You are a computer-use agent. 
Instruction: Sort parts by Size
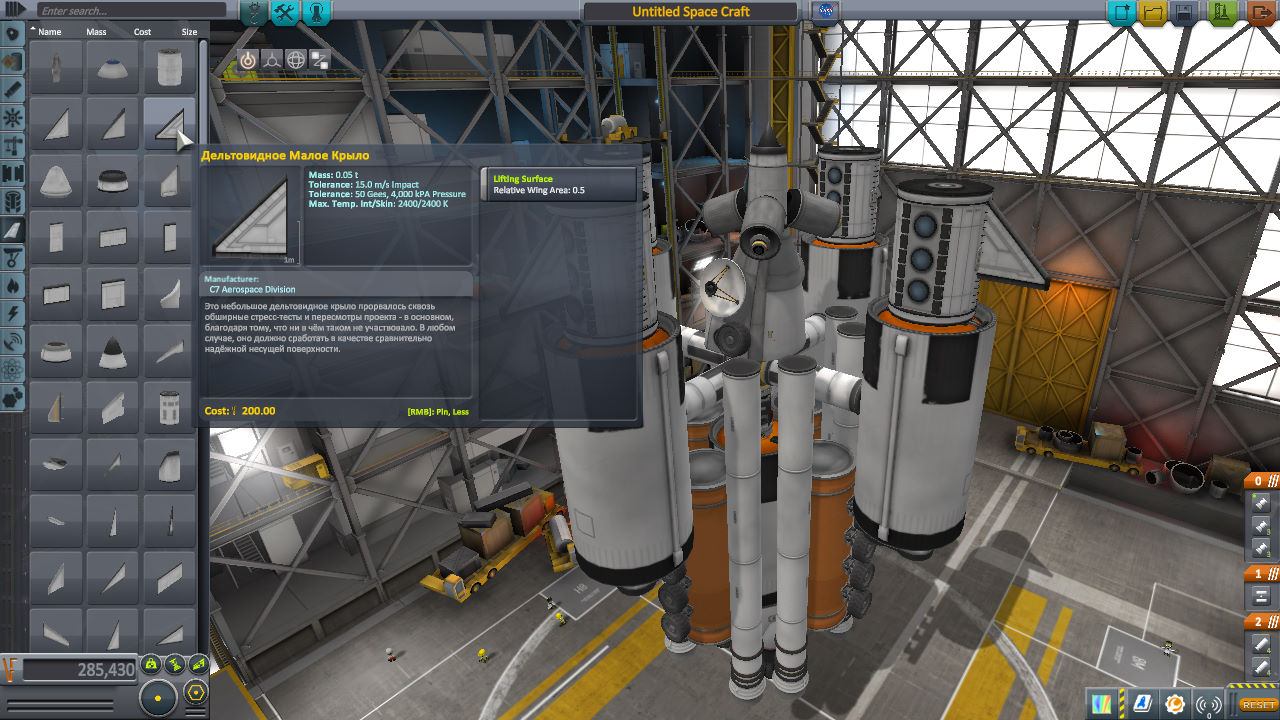[189, 32]
